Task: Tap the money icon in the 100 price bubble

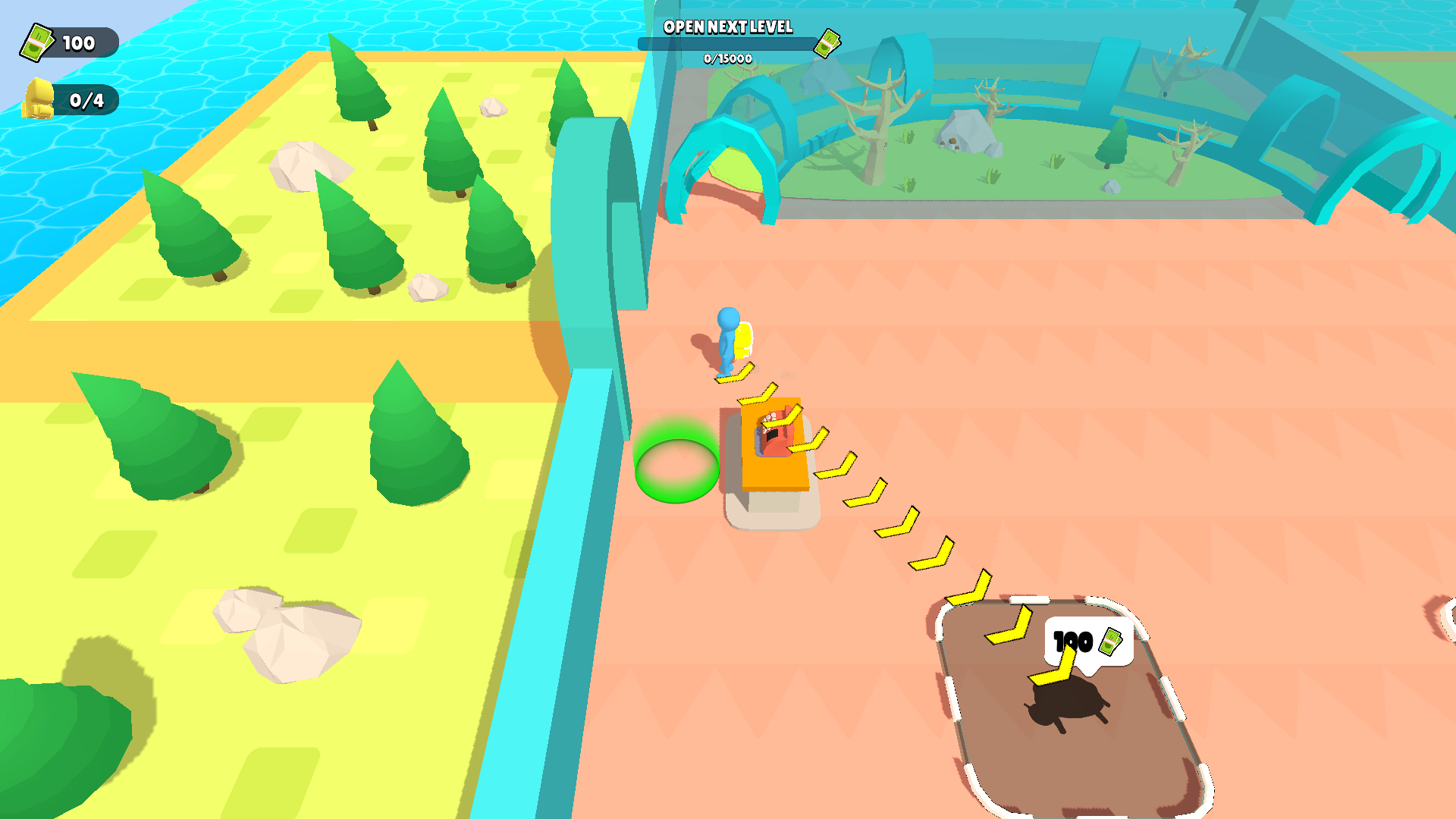Action: [x=1110, y=642]
